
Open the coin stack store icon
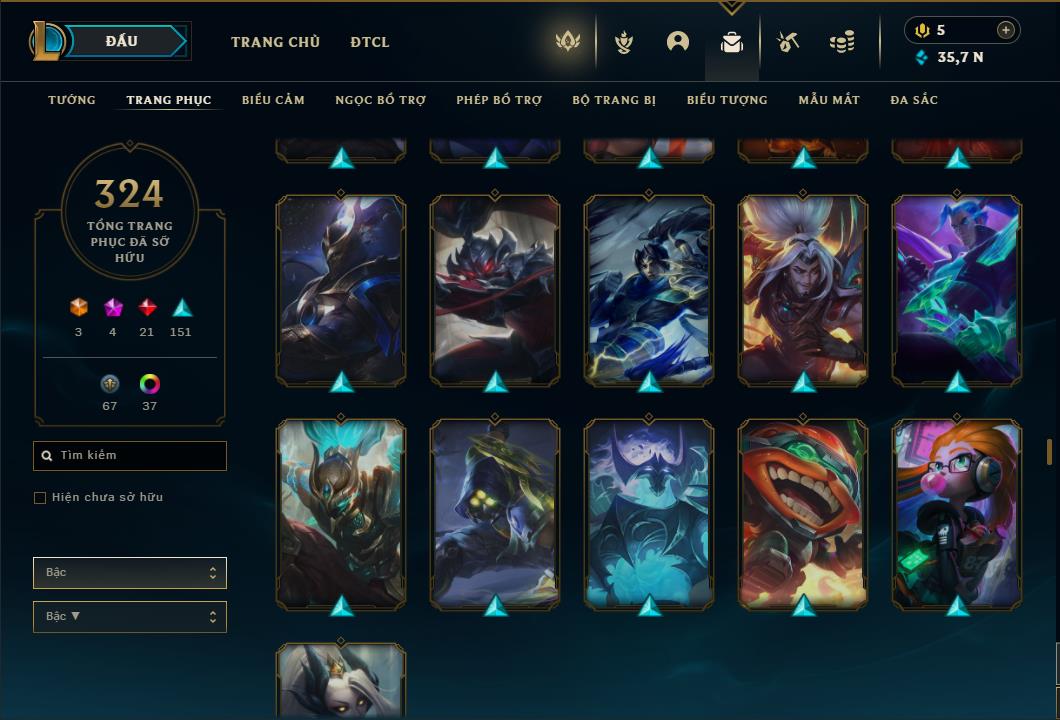click(x=842, y=42)
